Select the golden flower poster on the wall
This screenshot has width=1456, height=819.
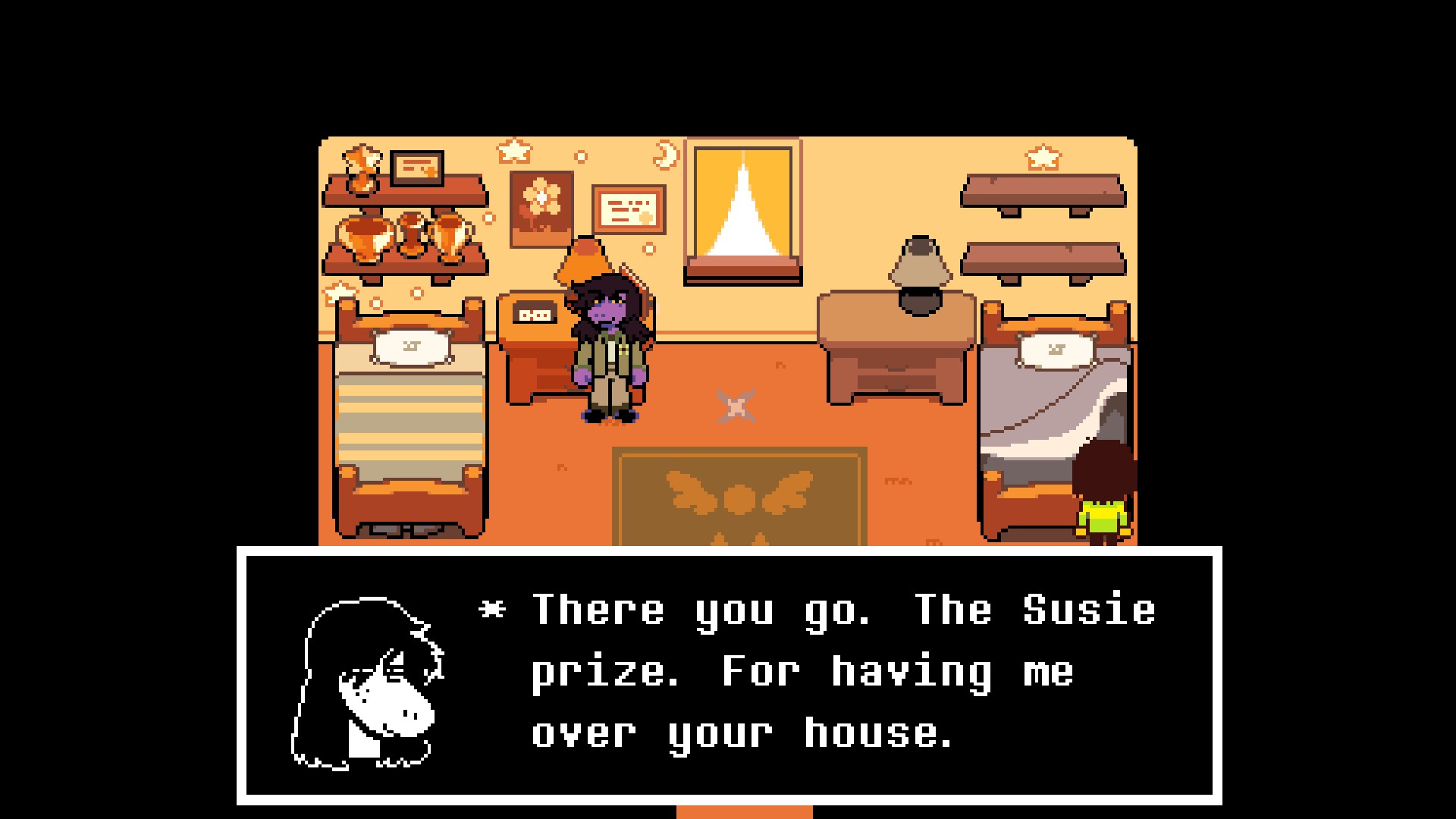540,206
